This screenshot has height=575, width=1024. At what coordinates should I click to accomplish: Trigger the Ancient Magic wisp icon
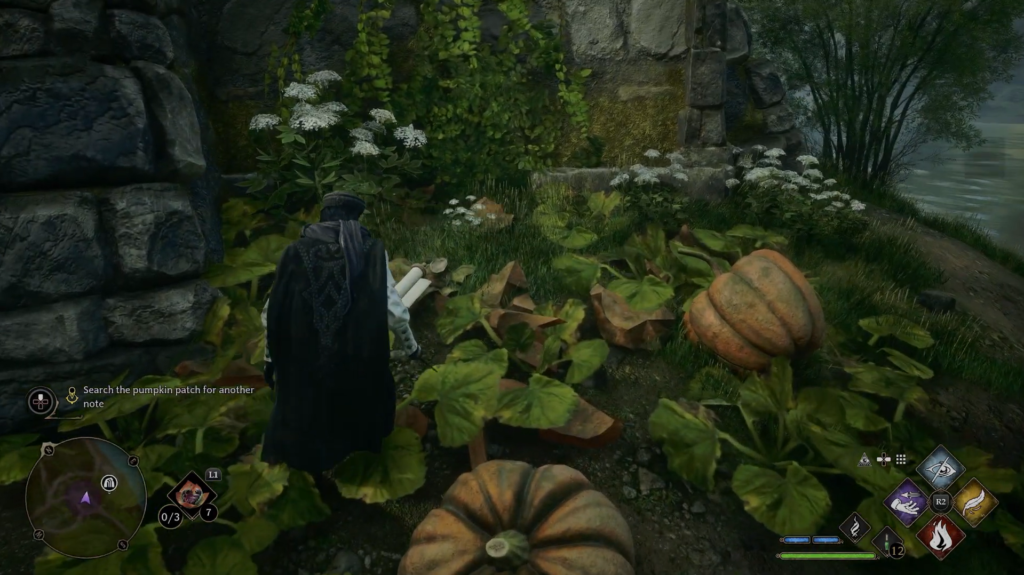(x=856, y=526)
